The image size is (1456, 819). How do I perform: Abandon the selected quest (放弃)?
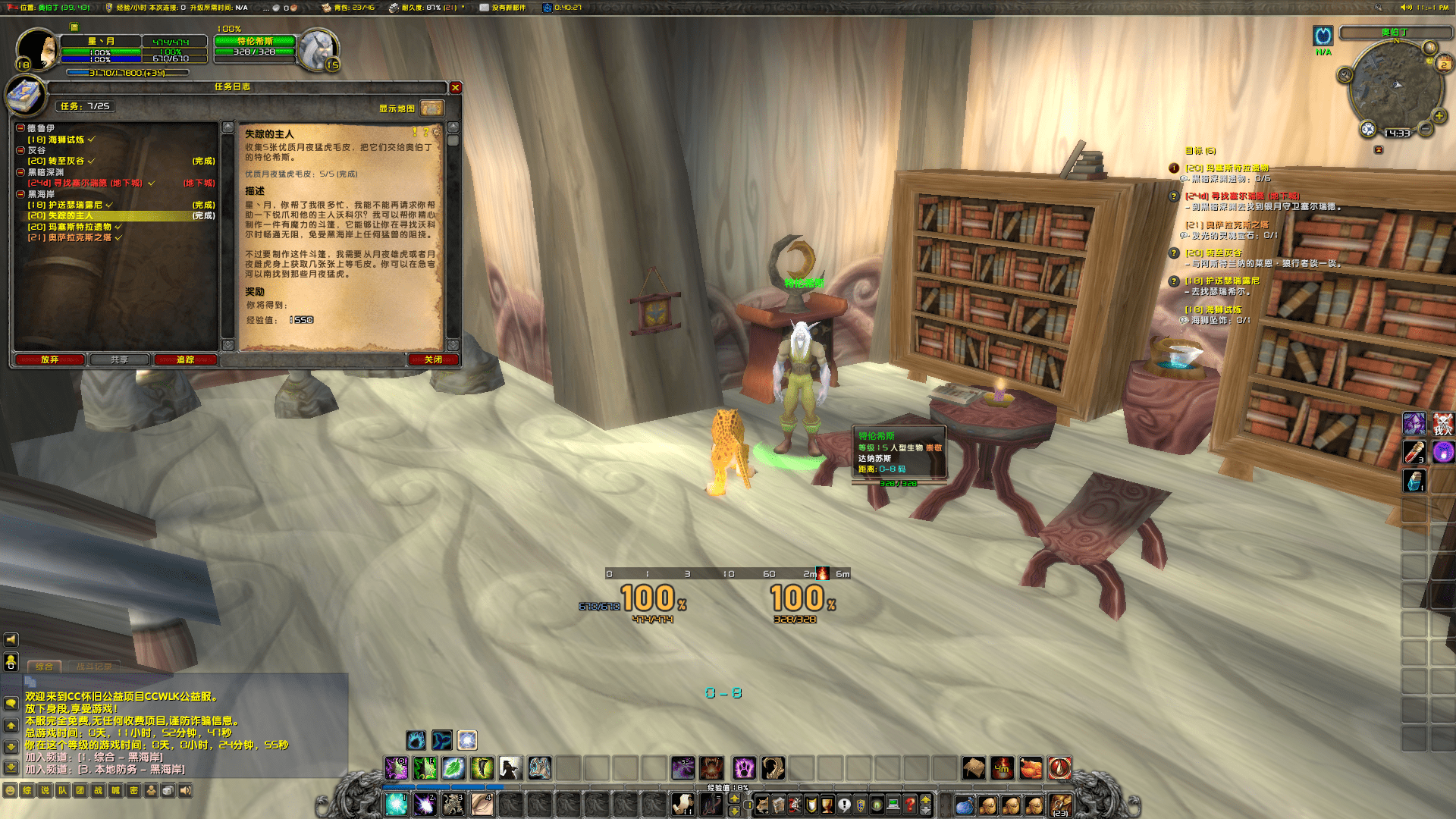49,359
